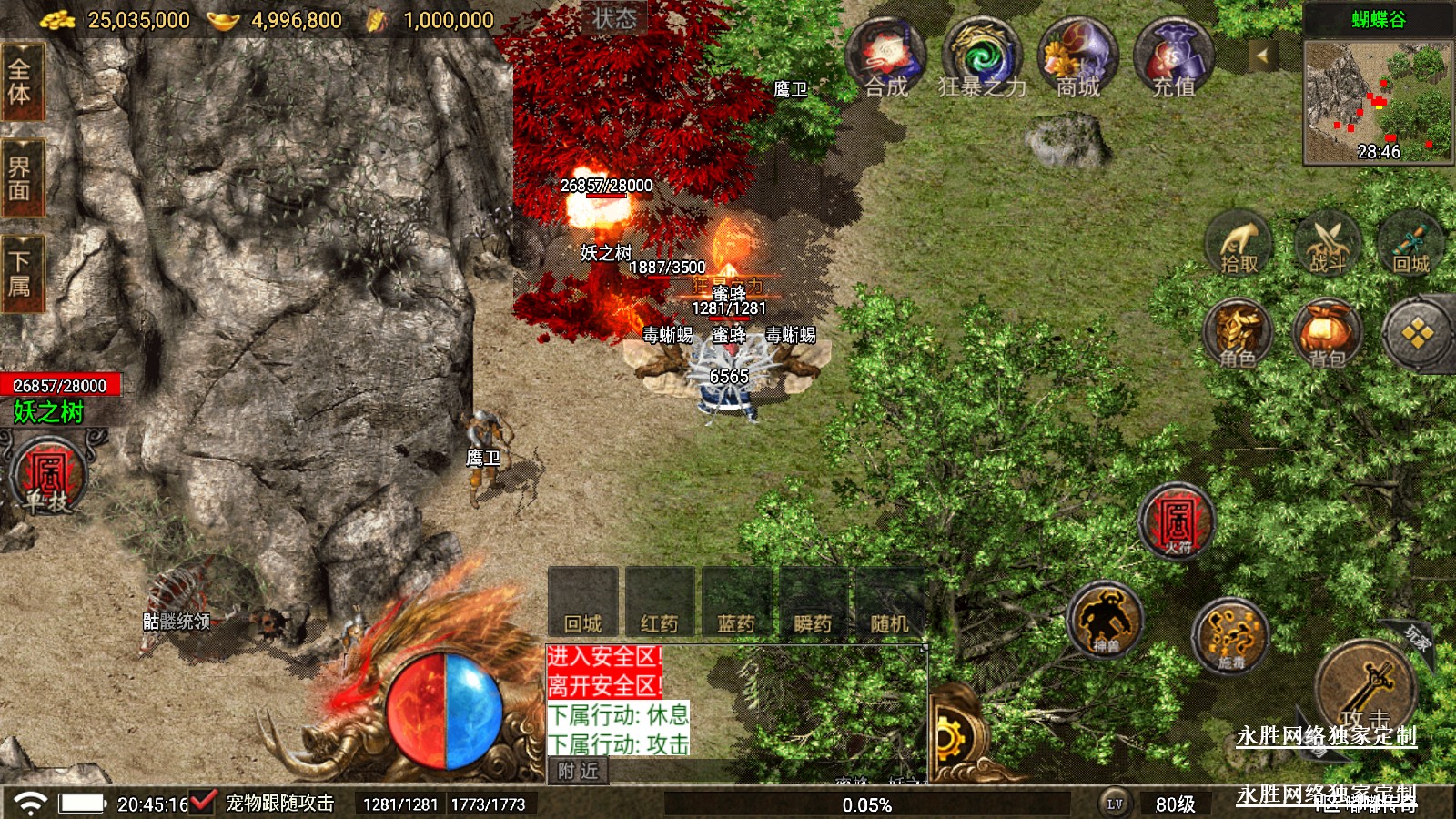Toggle the 战斗 crossed swords mode

[1327, 244]
